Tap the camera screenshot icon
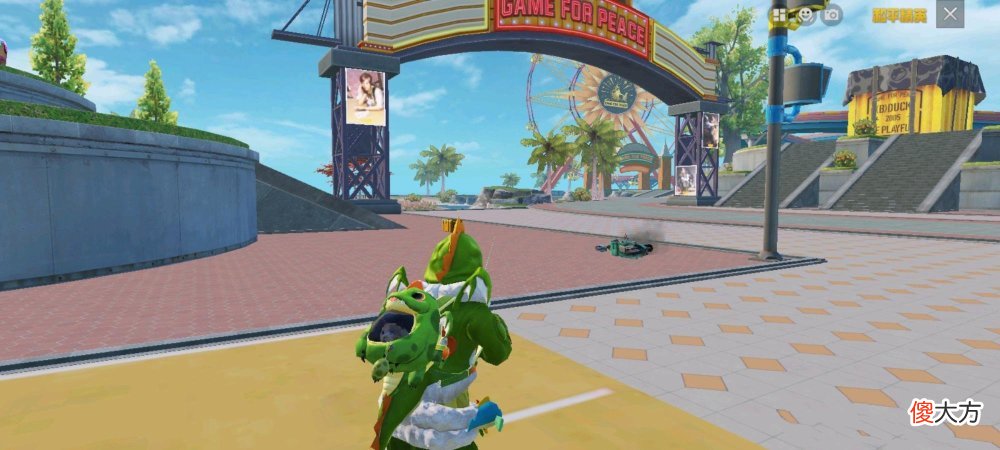Image resolution: width=1000 pixels, height=450 pixels. pyautogui.click(x=831, y=14)
